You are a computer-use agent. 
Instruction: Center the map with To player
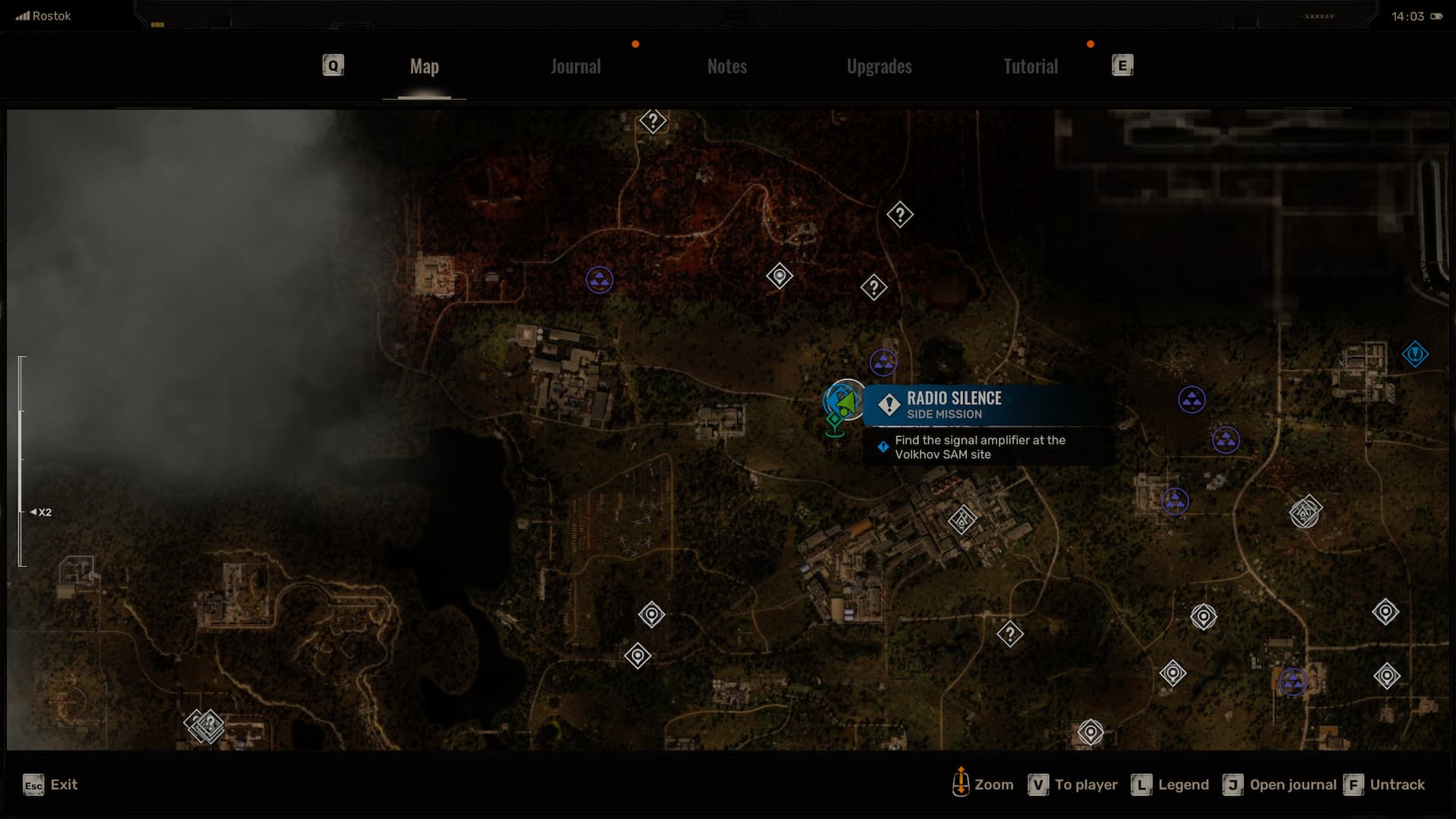click(x=1072, y=785)
